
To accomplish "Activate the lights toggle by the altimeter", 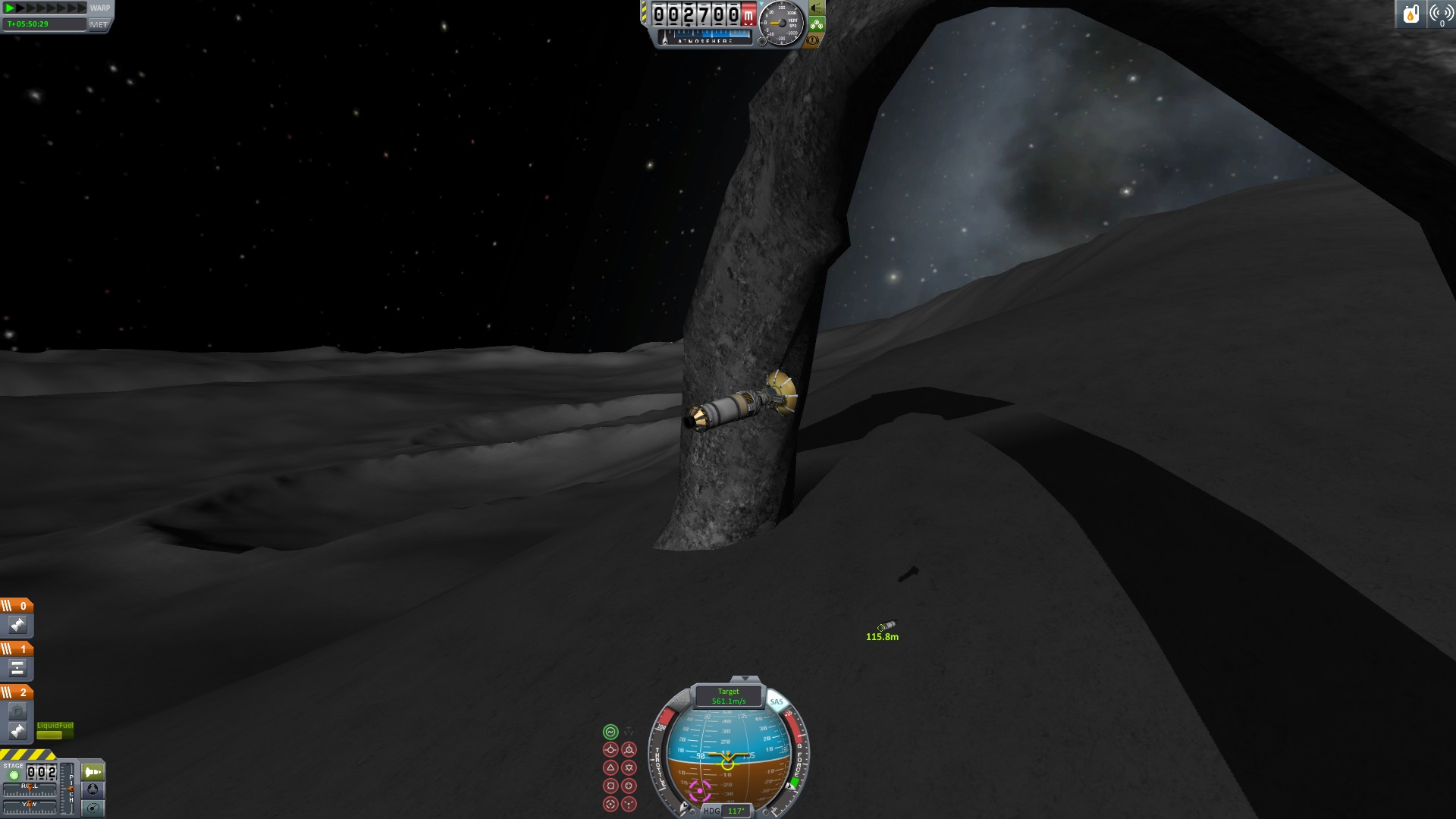I will pos(817,8).
